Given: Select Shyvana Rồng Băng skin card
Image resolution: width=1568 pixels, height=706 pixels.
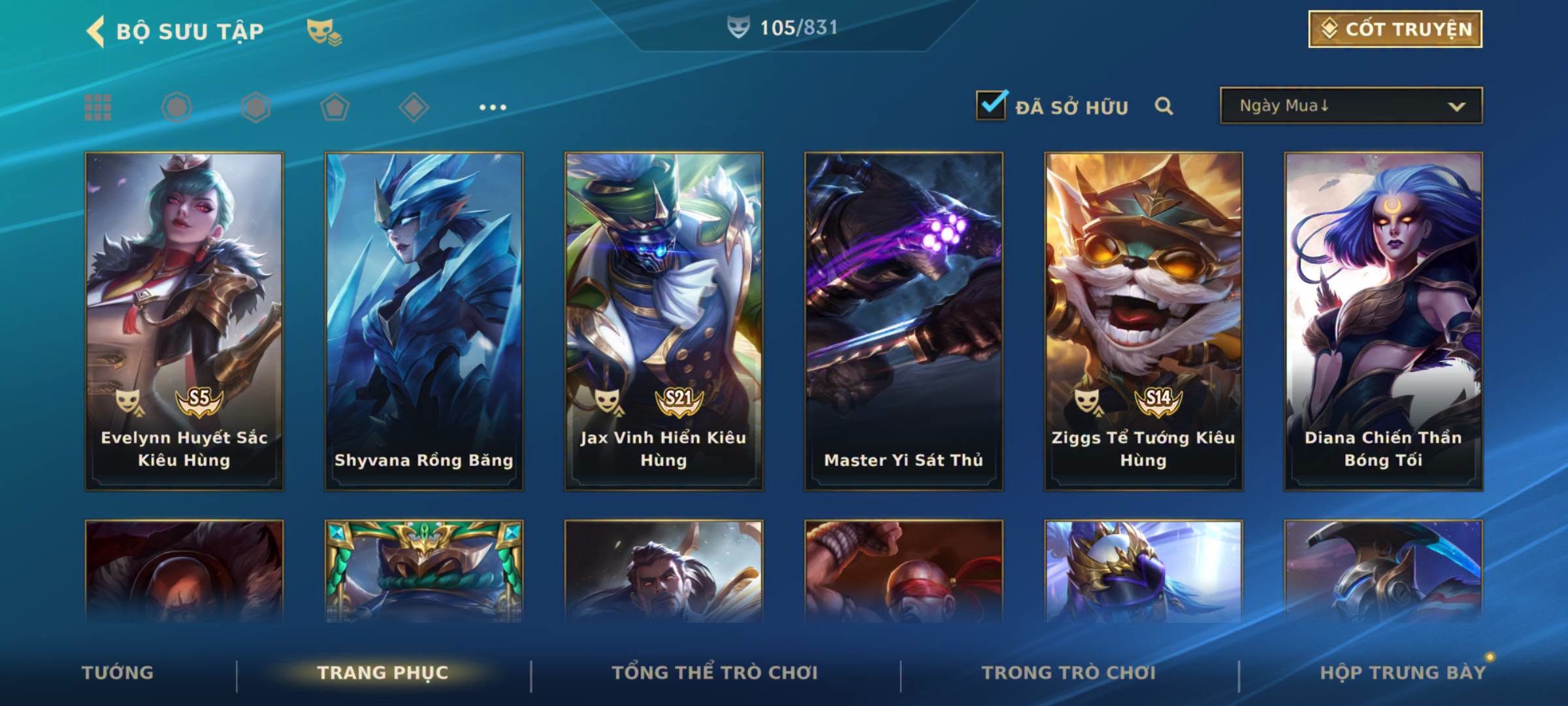Looking at the screenshot, I should (424, 320).
